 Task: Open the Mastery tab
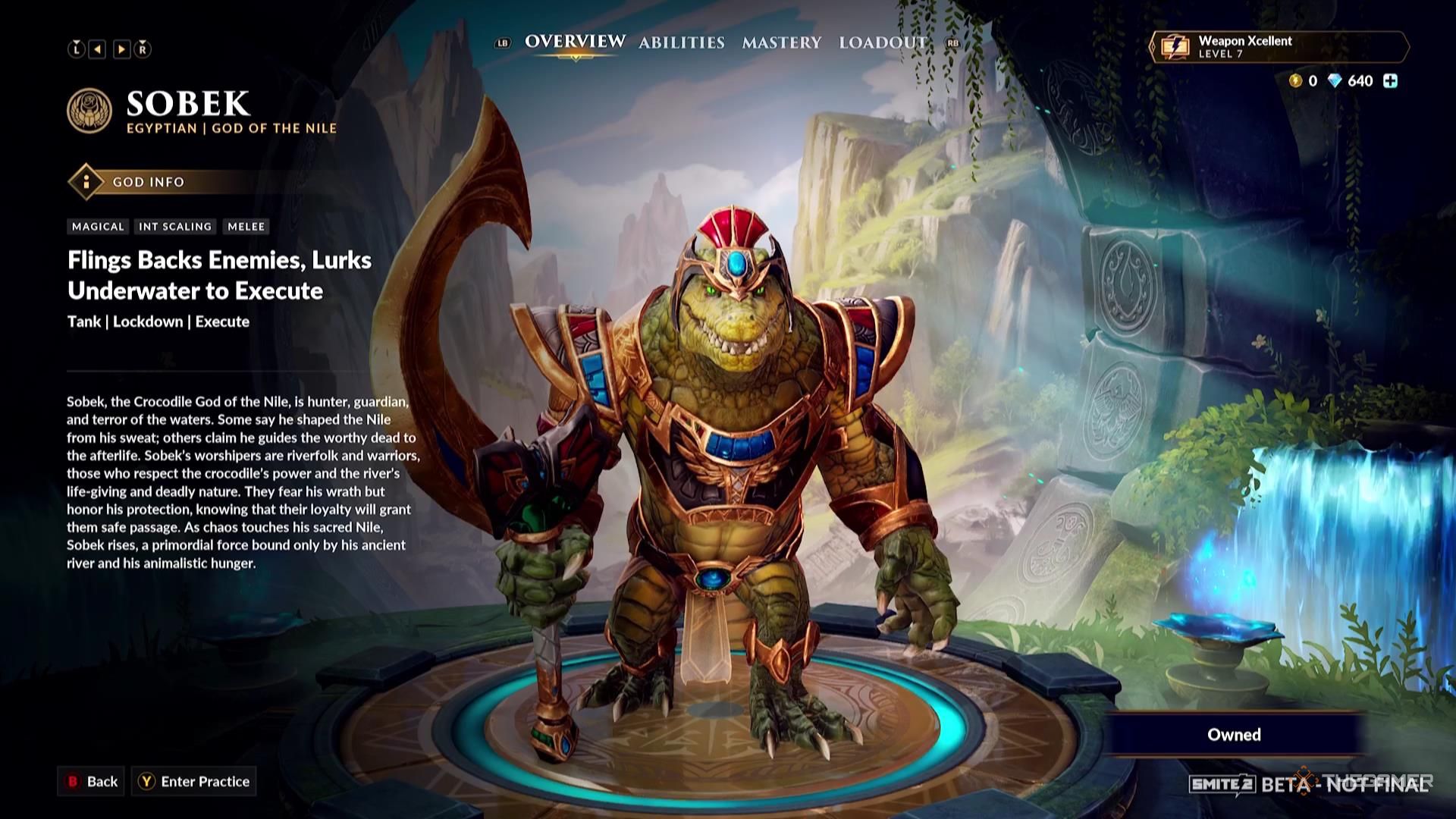click(x=781, y=42)
